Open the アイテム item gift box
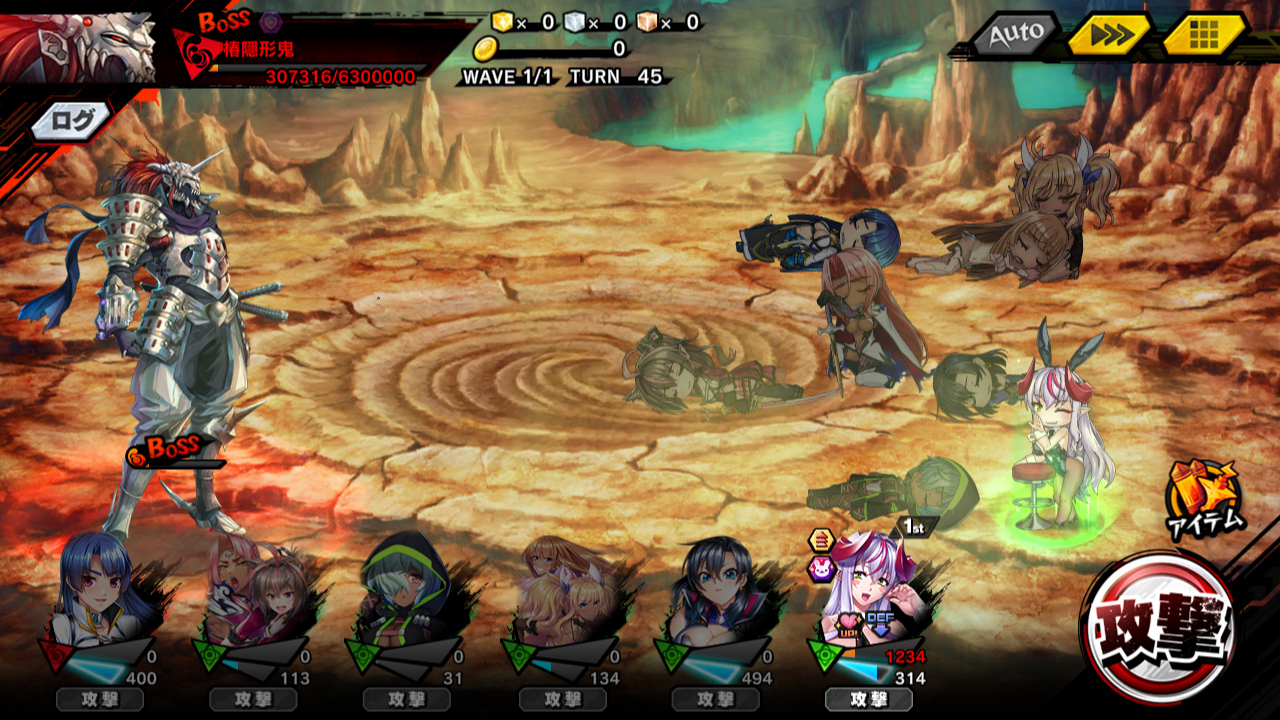Screen dimensions: 1280x720 [x=1204, y=496]
